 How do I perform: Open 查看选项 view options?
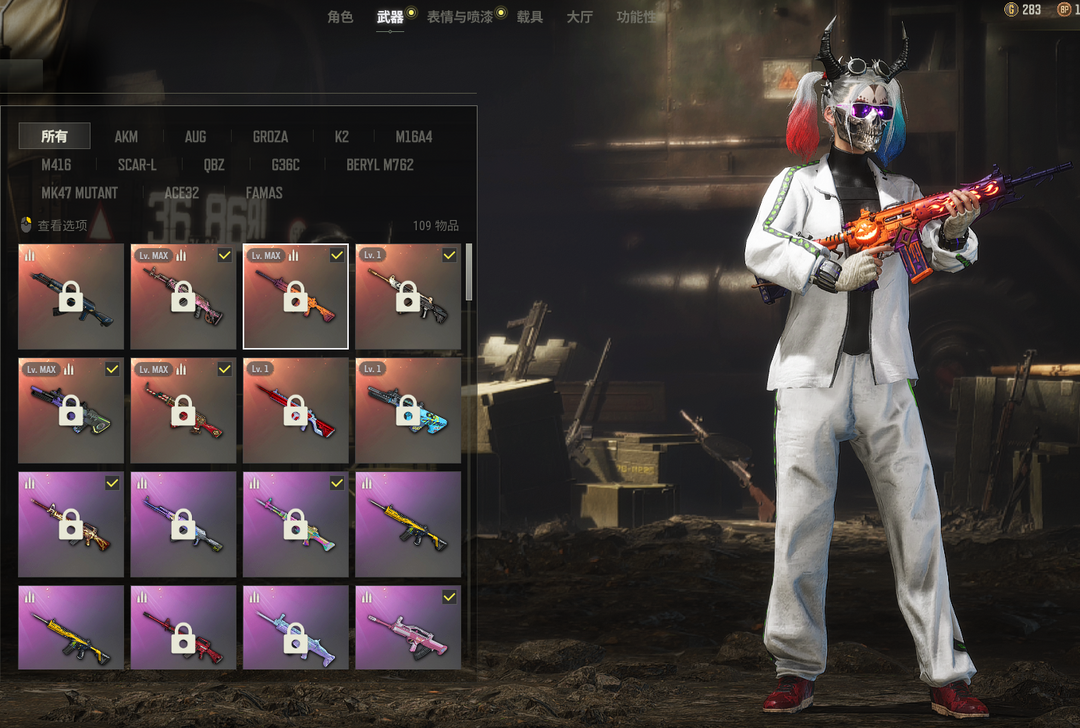(x=55, y=226)
